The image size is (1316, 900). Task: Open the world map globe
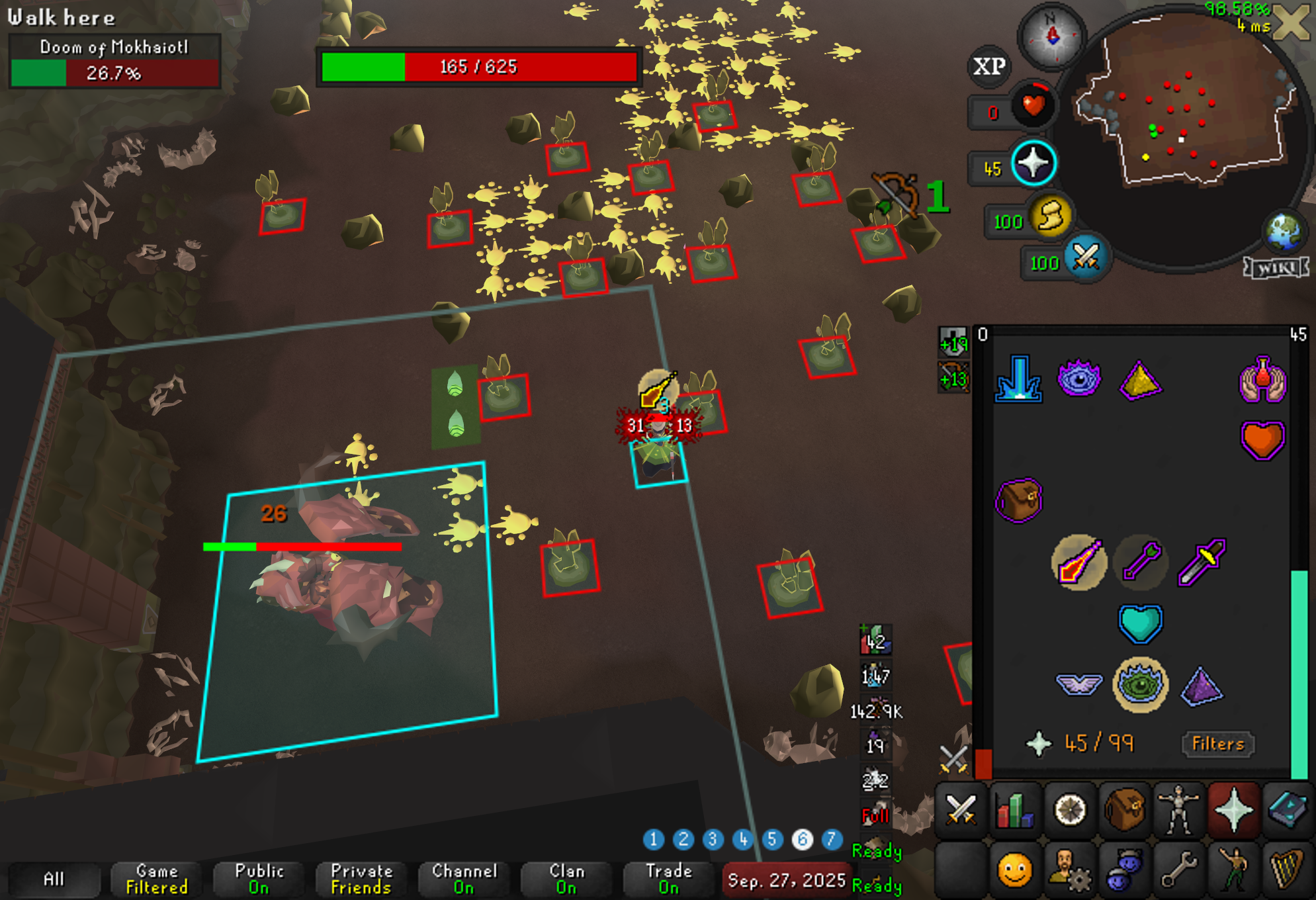pos(1284,230)
